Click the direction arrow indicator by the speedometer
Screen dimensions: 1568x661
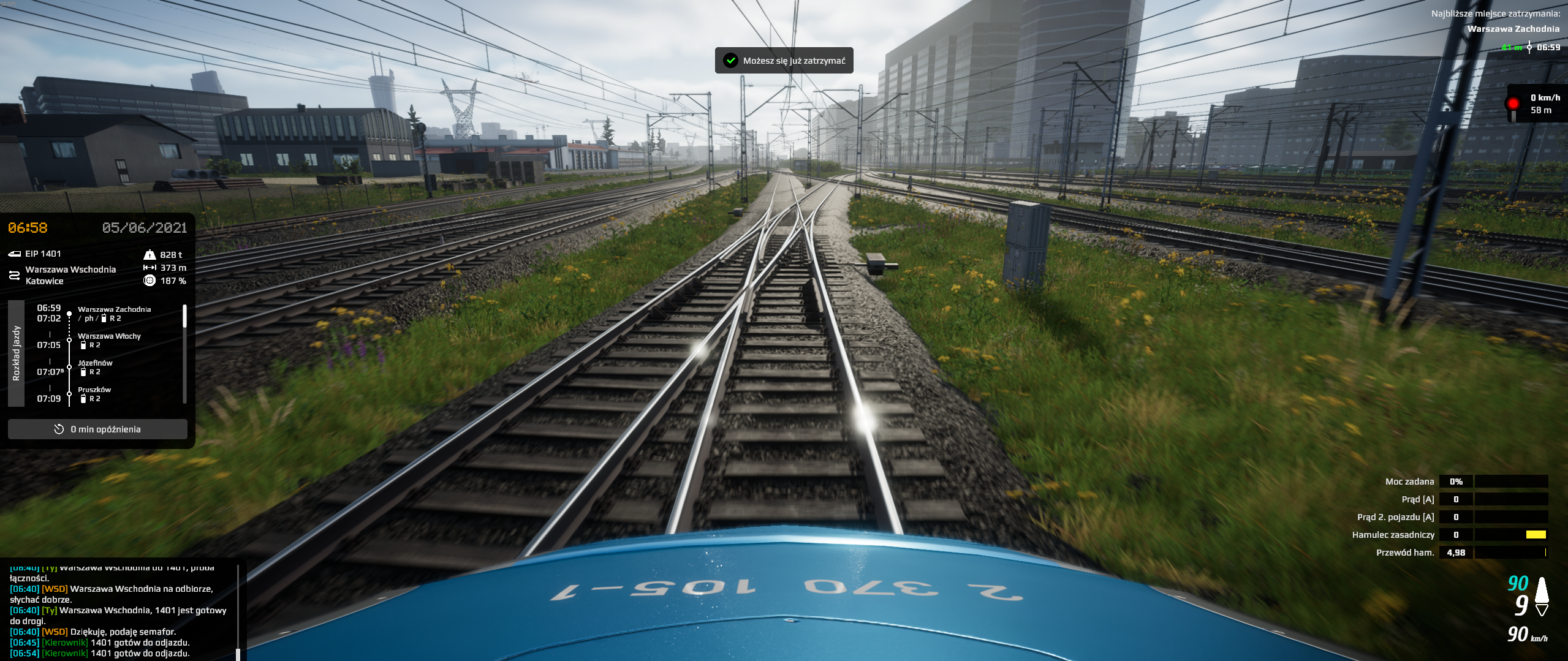point(1542,596)
